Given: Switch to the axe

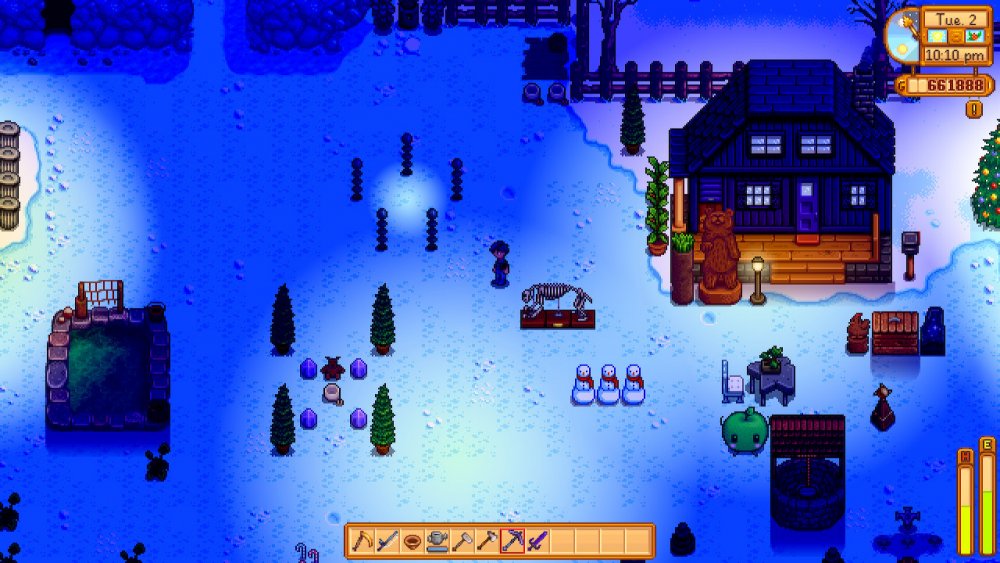Looking at the screenshot, I should coord(487,541).
